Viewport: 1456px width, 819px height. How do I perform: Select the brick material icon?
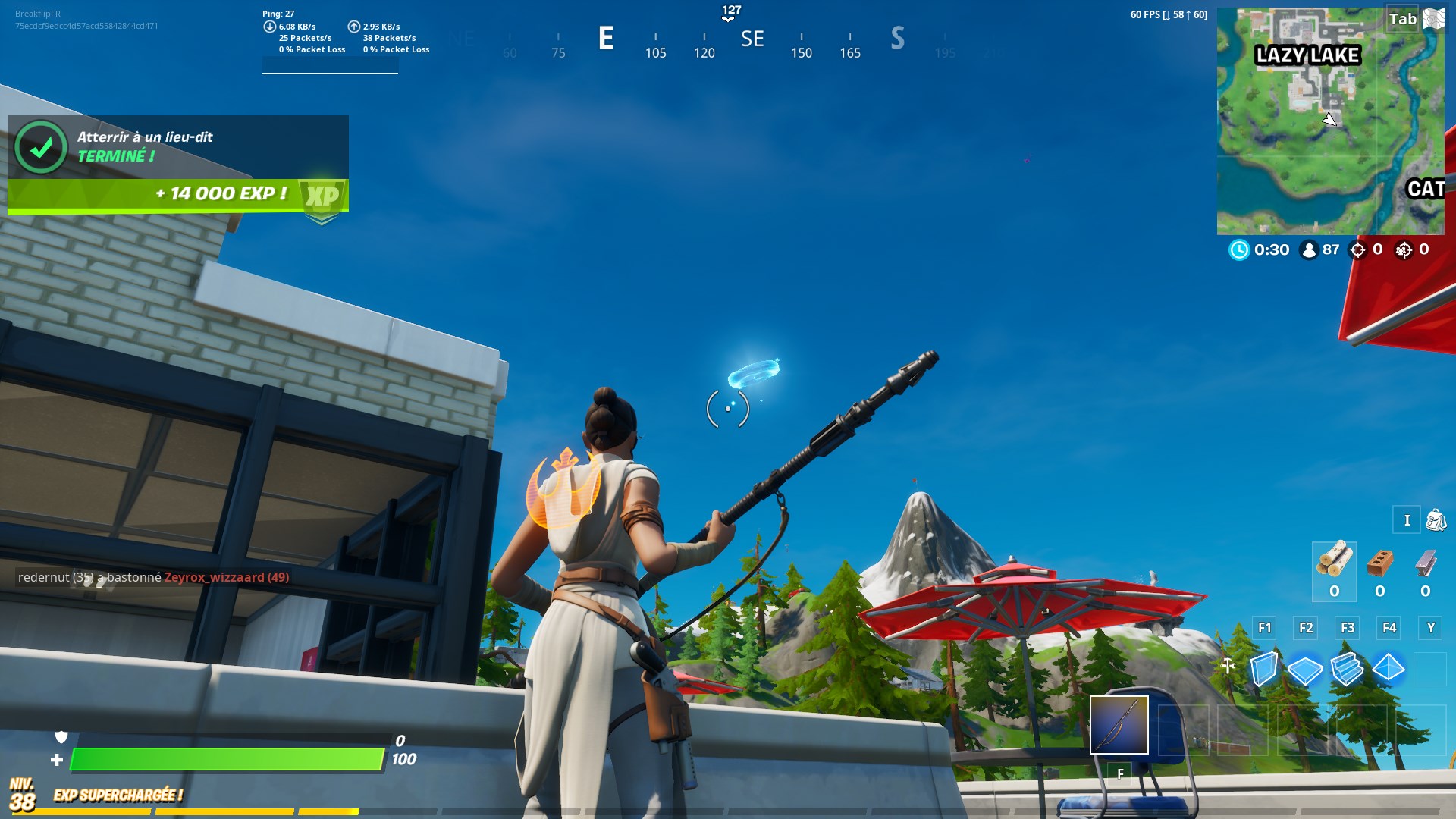(x=1380, y=563)
